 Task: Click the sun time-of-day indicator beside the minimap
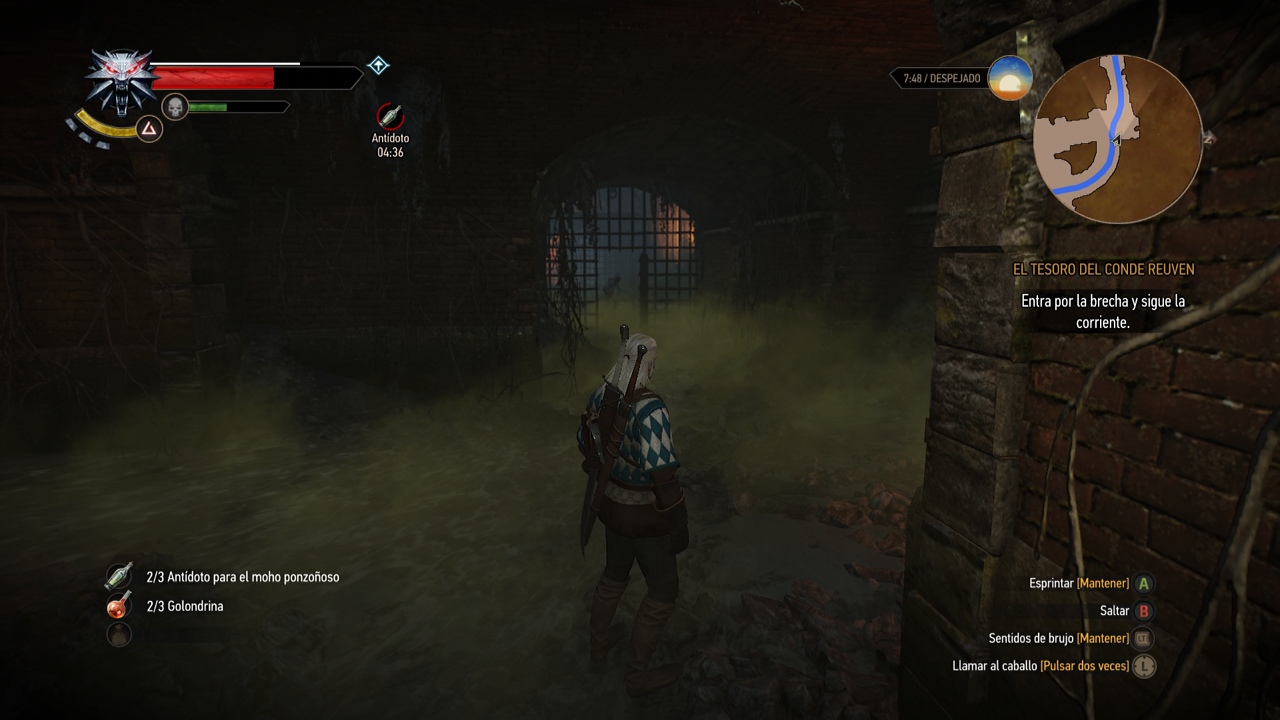(1009, 79)
